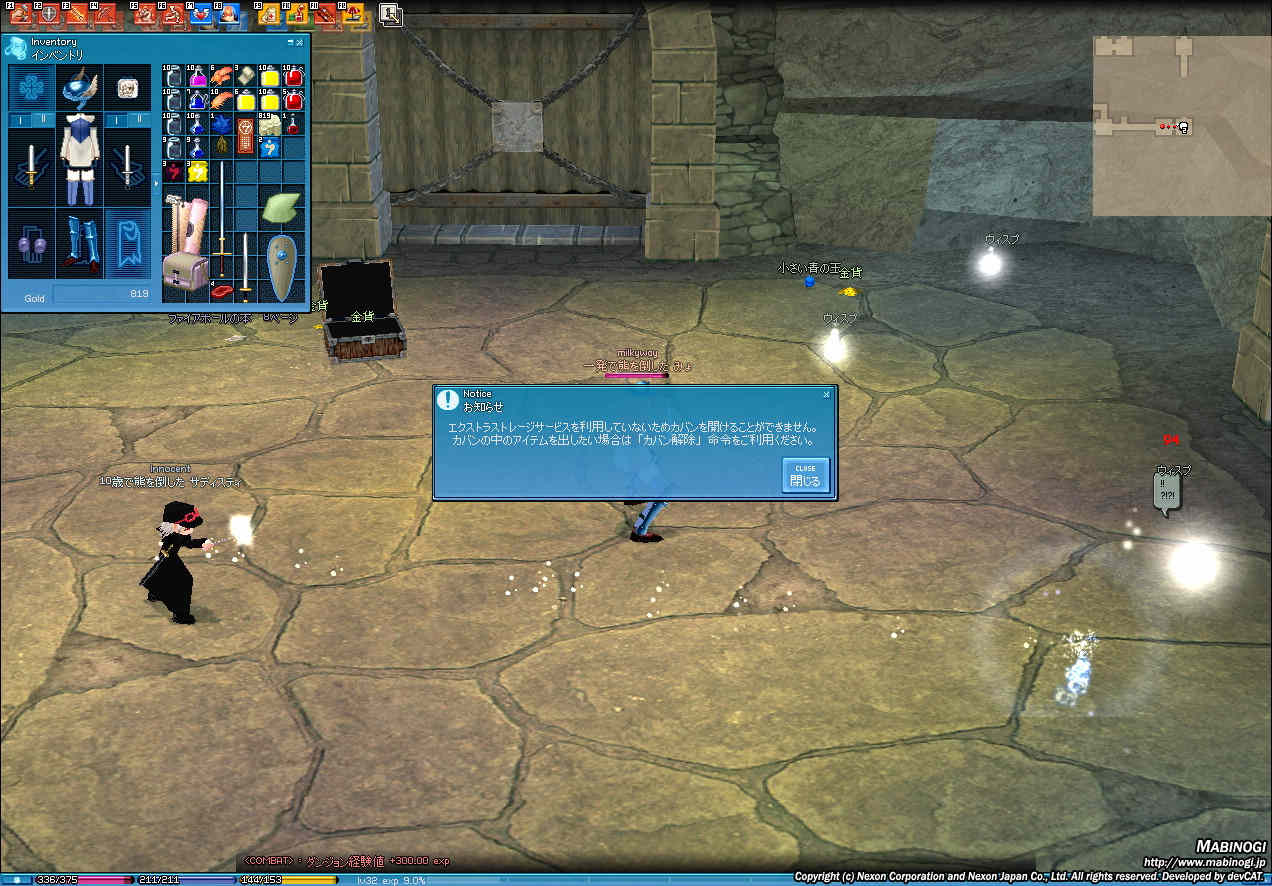Dismiss the Notice dialog with its X

tap(826, 394)
